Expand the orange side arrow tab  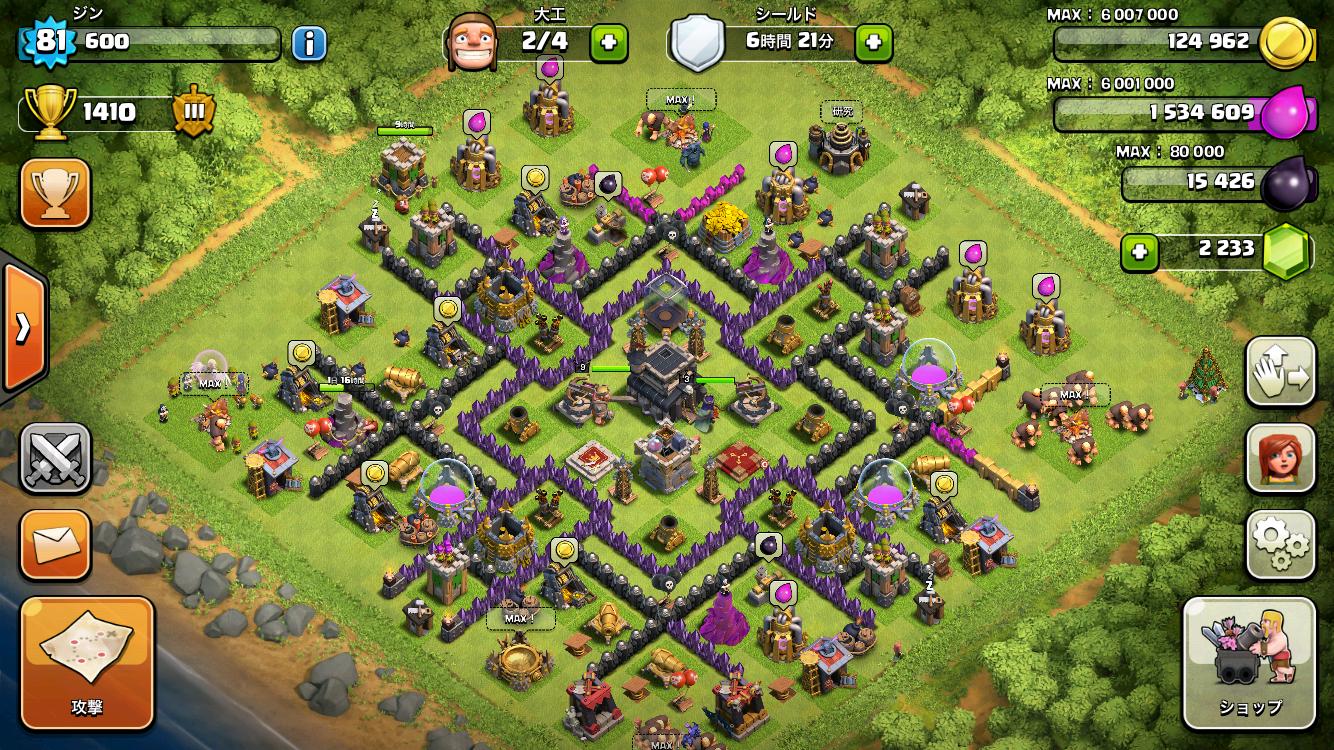(22, 327)
